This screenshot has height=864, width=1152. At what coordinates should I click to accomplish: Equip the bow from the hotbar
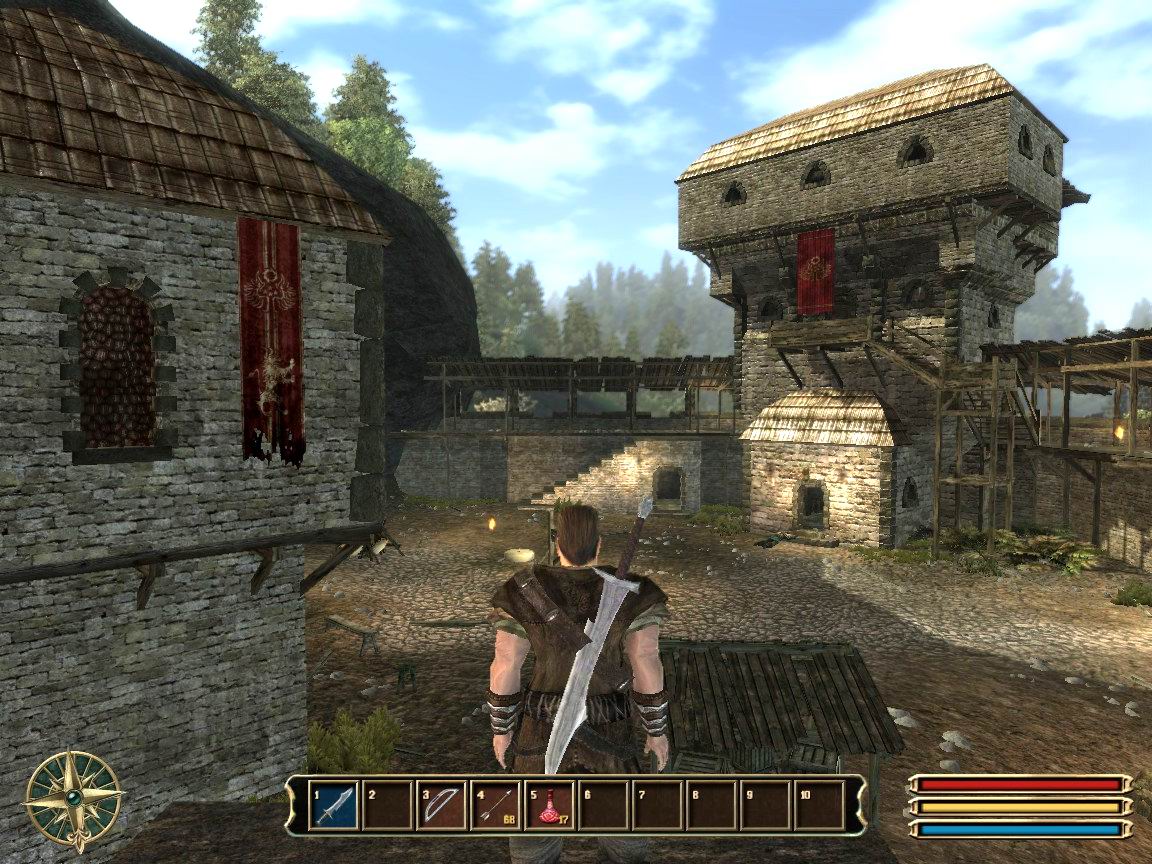[441, 805]
